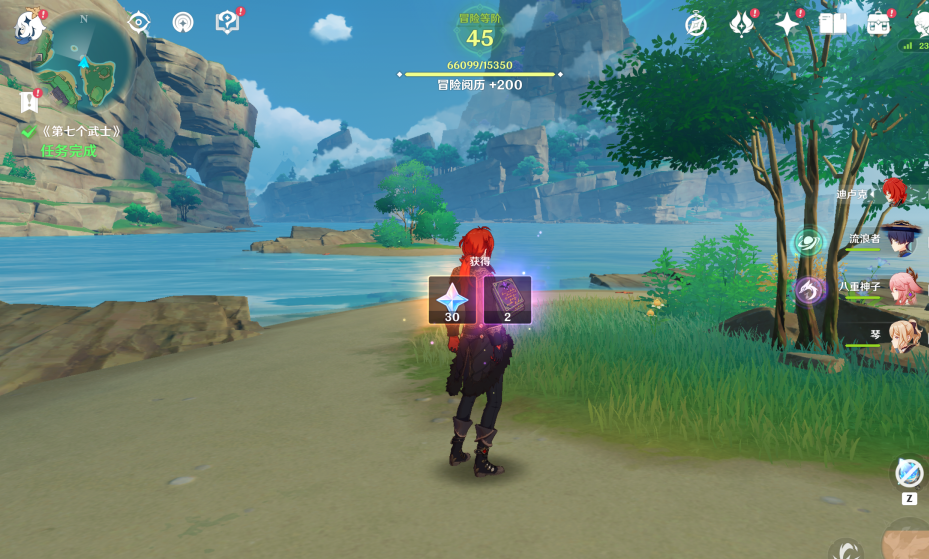Open the four-point star wish icon
This screenshot has height=559, width=929.
click(x=788, y=24)
